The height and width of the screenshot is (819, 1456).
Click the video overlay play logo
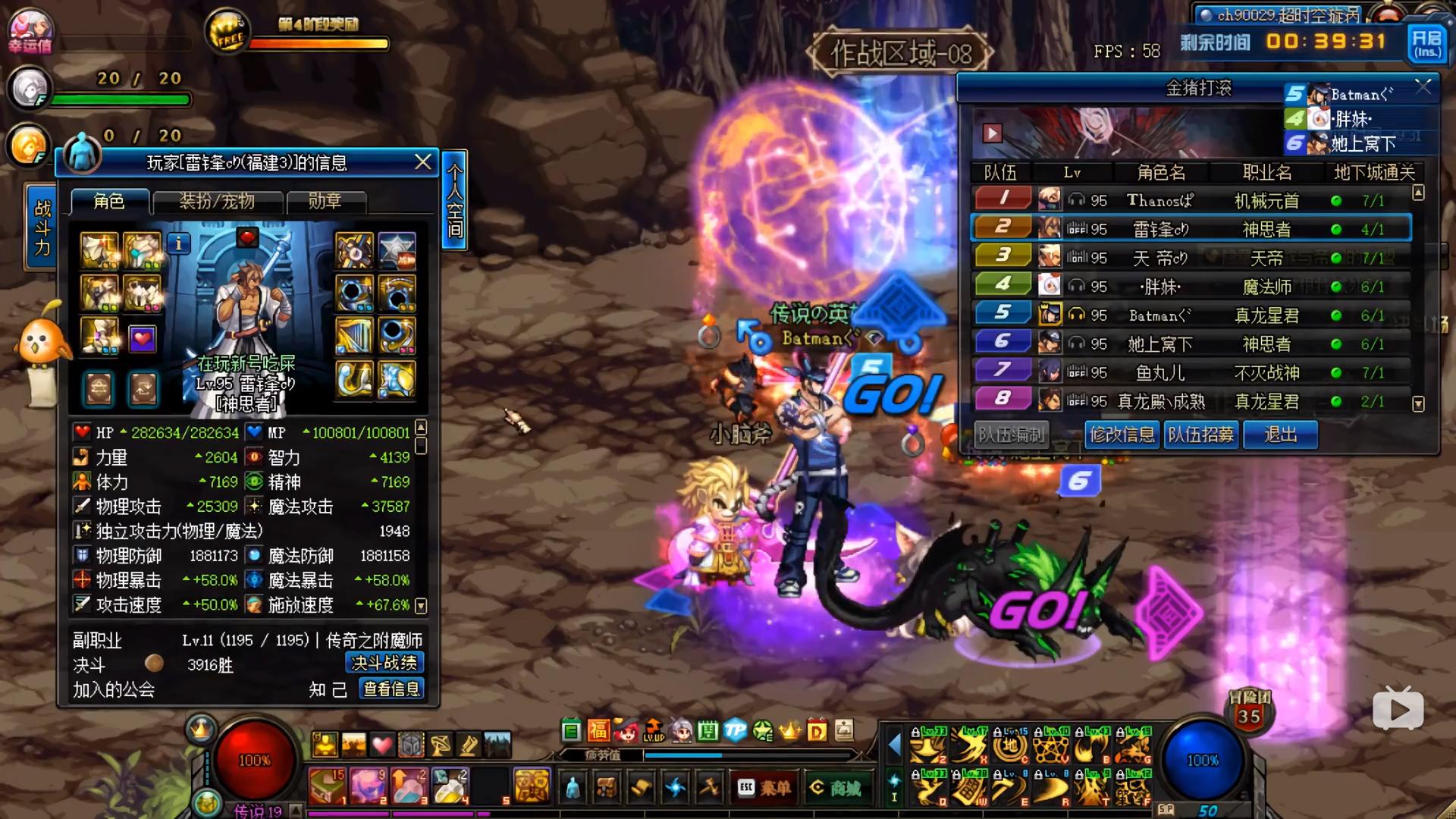(x=1398, y=708)
